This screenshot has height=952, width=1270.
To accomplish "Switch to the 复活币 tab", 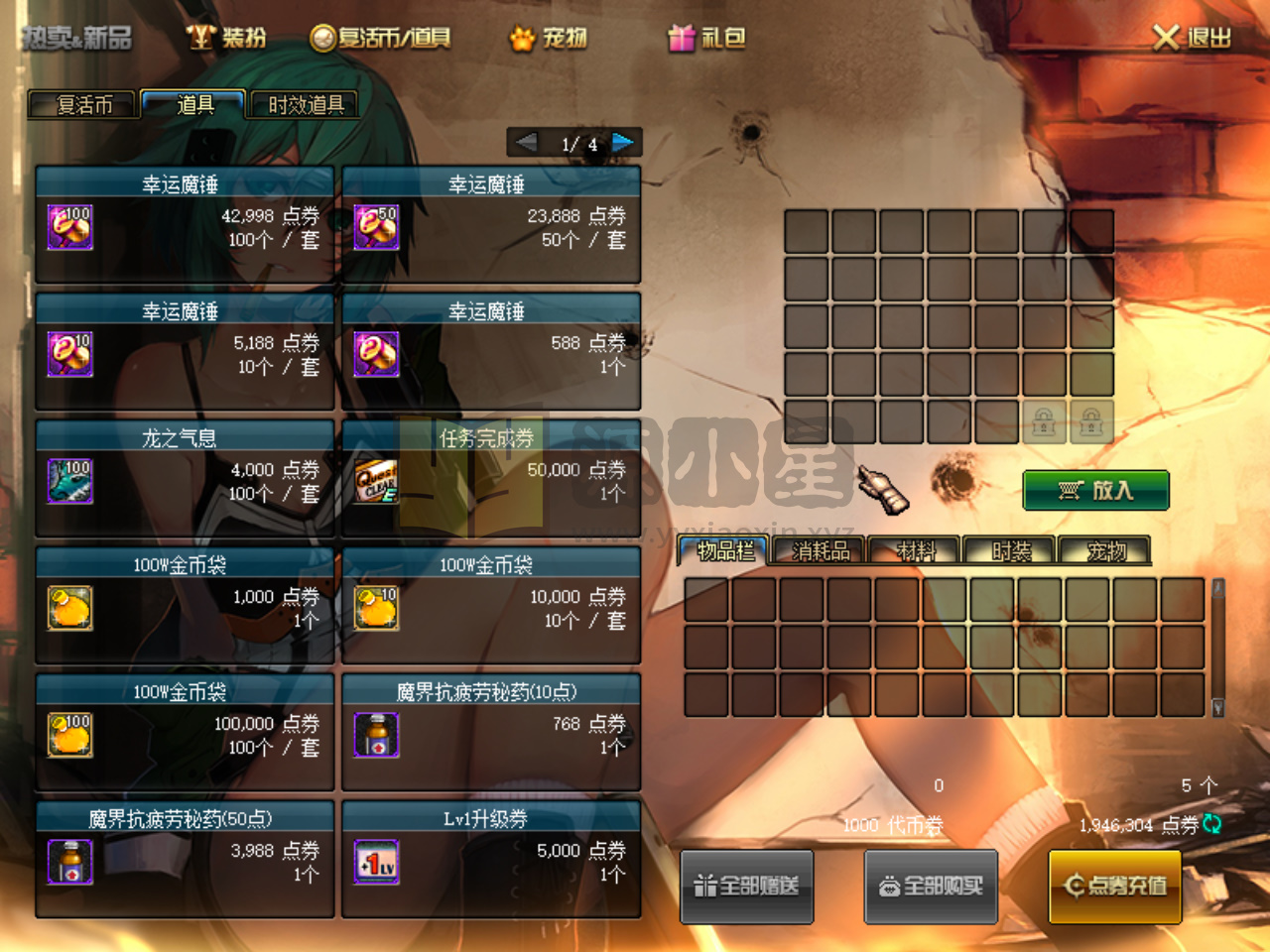I will [83, 105].
